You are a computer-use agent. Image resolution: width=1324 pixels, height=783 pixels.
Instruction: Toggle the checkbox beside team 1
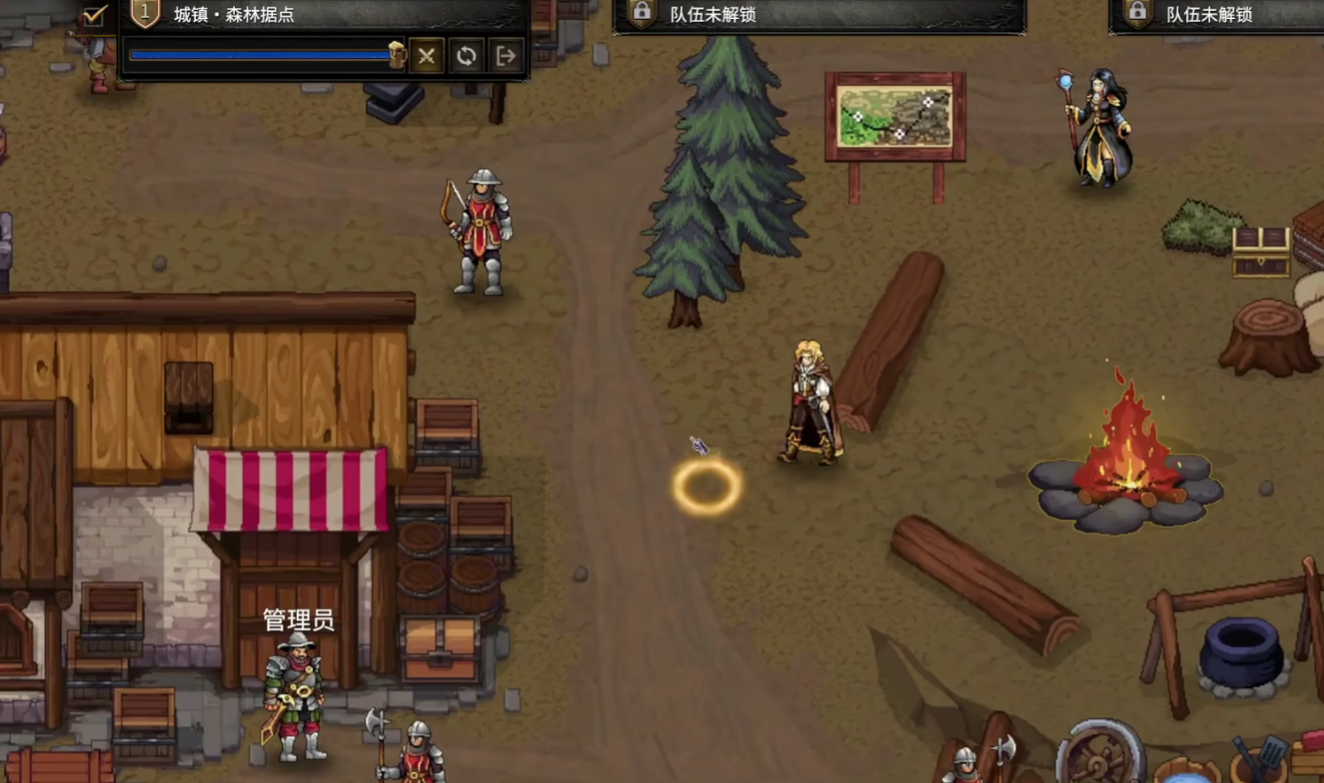click(x=95, y=15)
